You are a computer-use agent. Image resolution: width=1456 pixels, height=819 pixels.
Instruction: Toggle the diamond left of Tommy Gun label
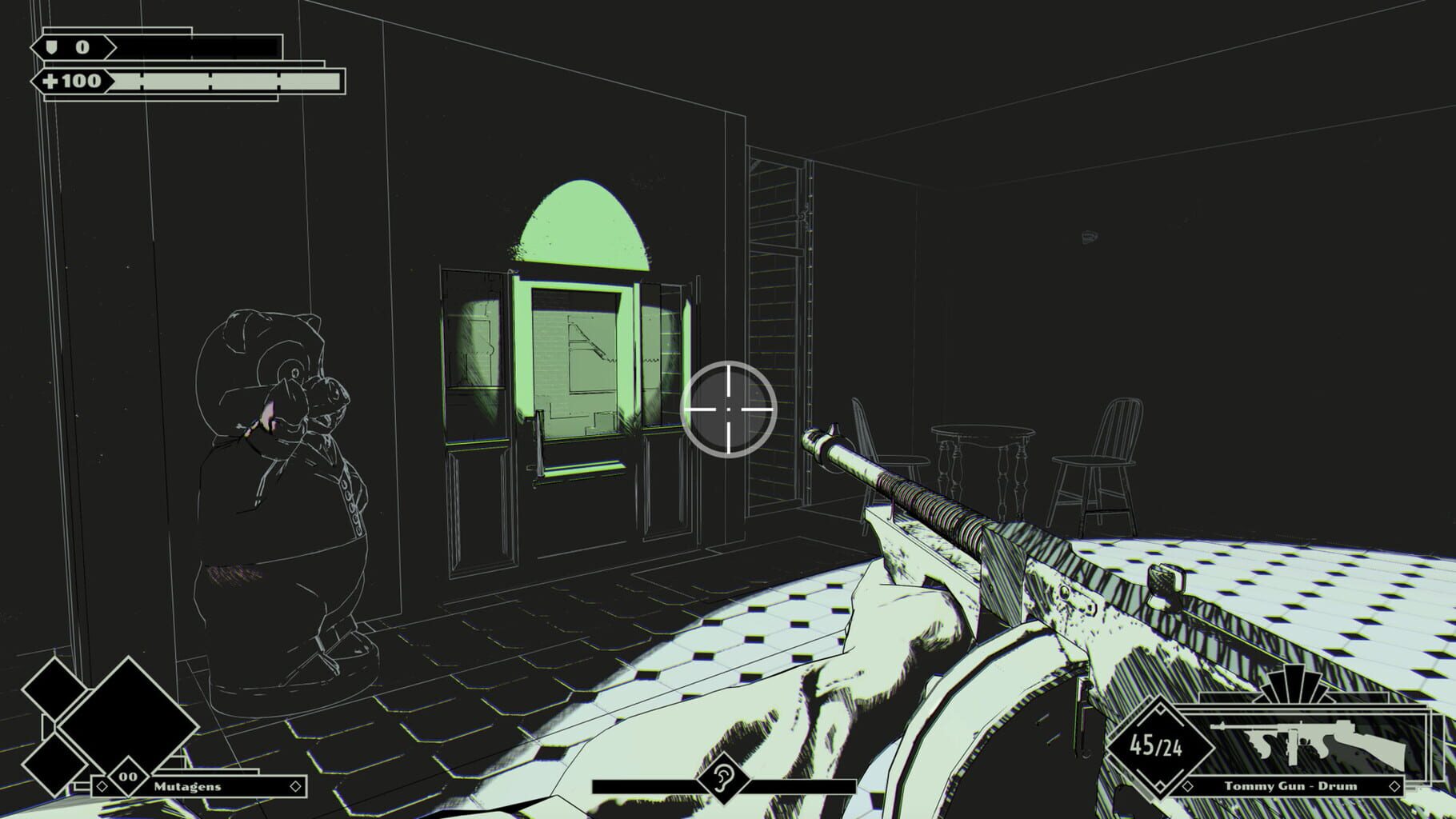click(x=1188, y=786)
